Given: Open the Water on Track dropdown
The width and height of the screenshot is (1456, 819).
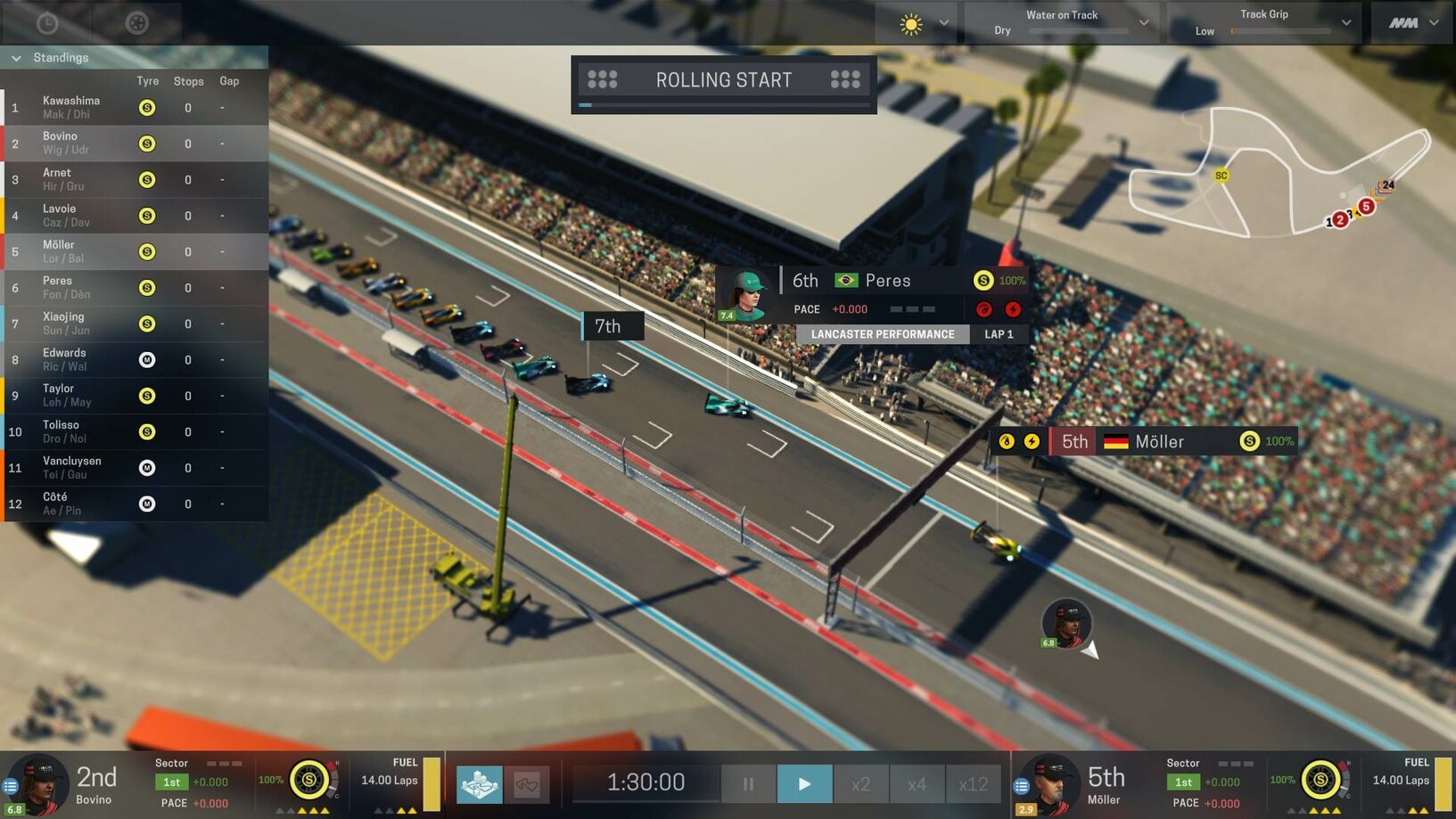Looking at the screenshot, I should (x=1143, y=22).
